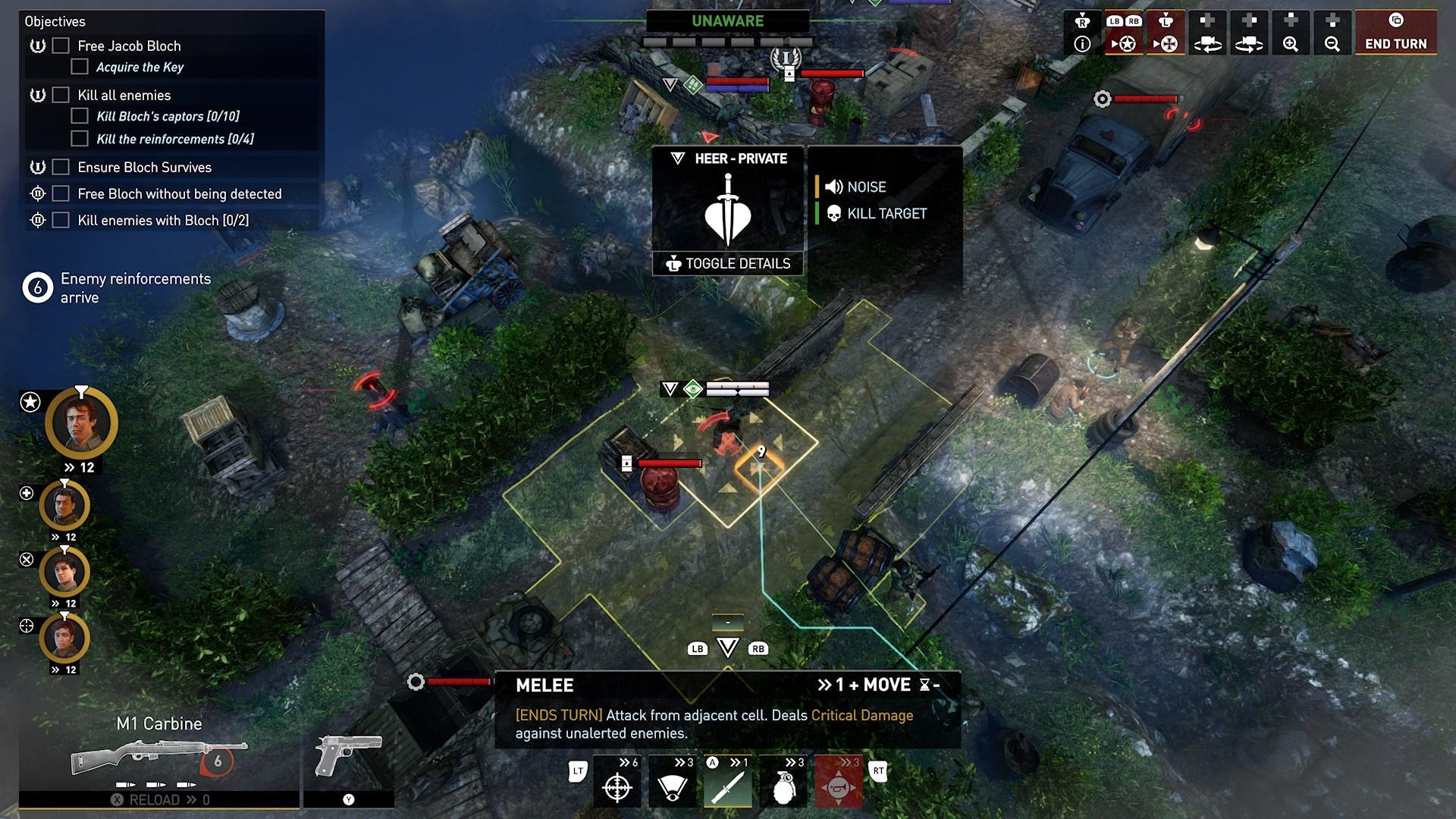Cycle enemy units with the cross icon
This screenshot has width=1456, height=819.
tap(1166, 43)
